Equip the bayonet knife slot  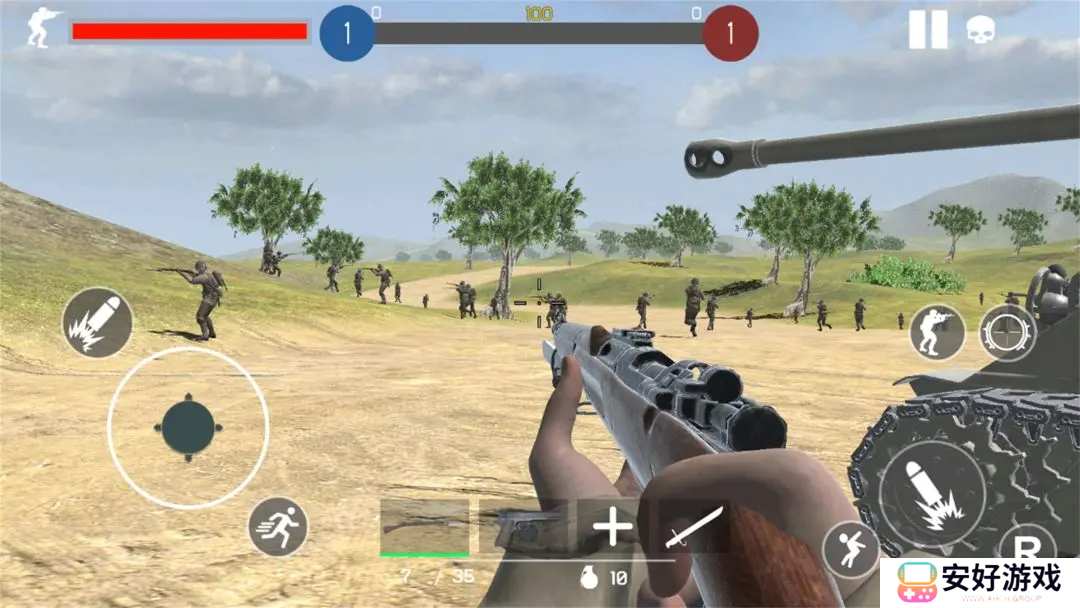coord(694,527)
